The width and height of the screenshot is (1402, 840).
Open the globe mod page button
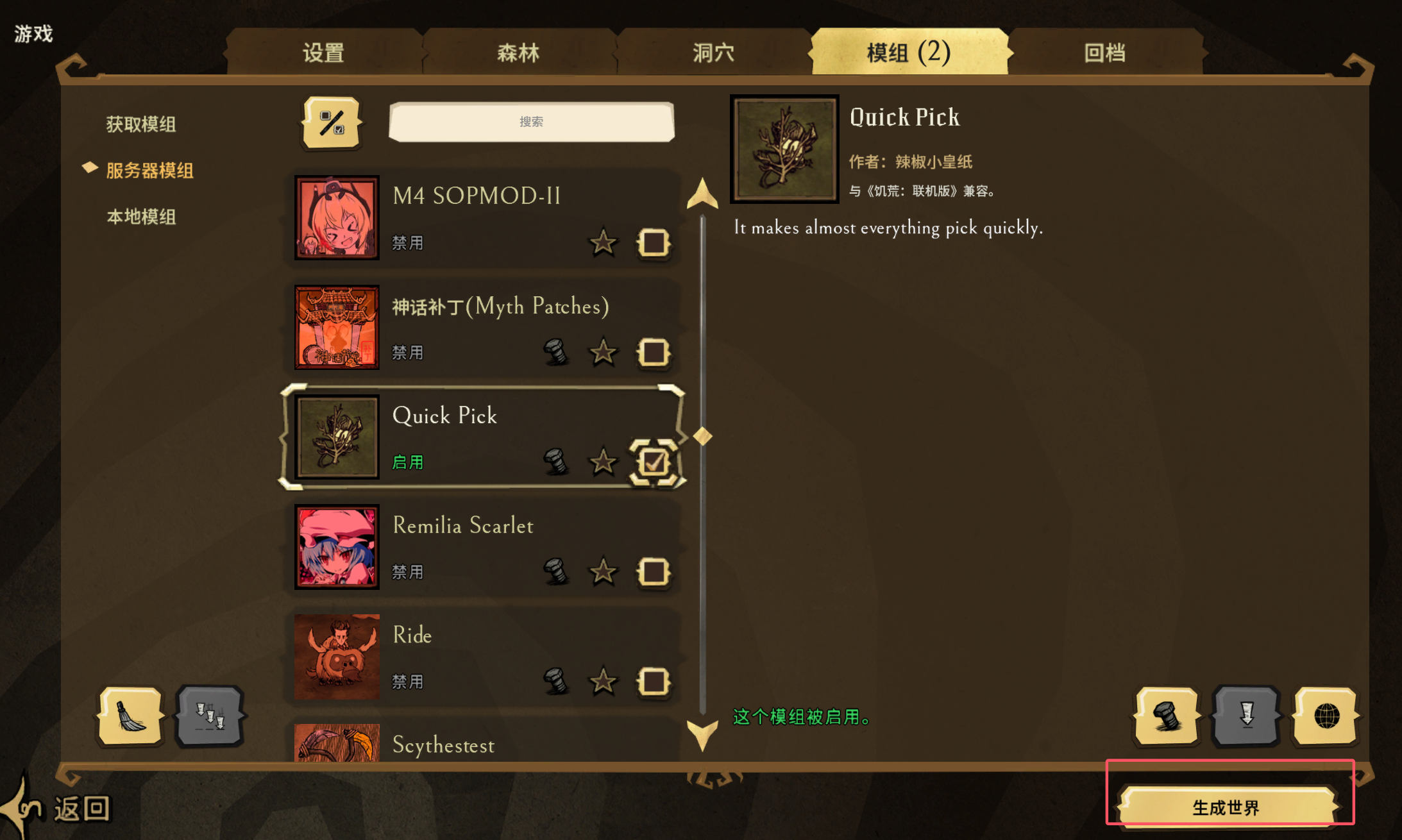tap(1326, 716)
